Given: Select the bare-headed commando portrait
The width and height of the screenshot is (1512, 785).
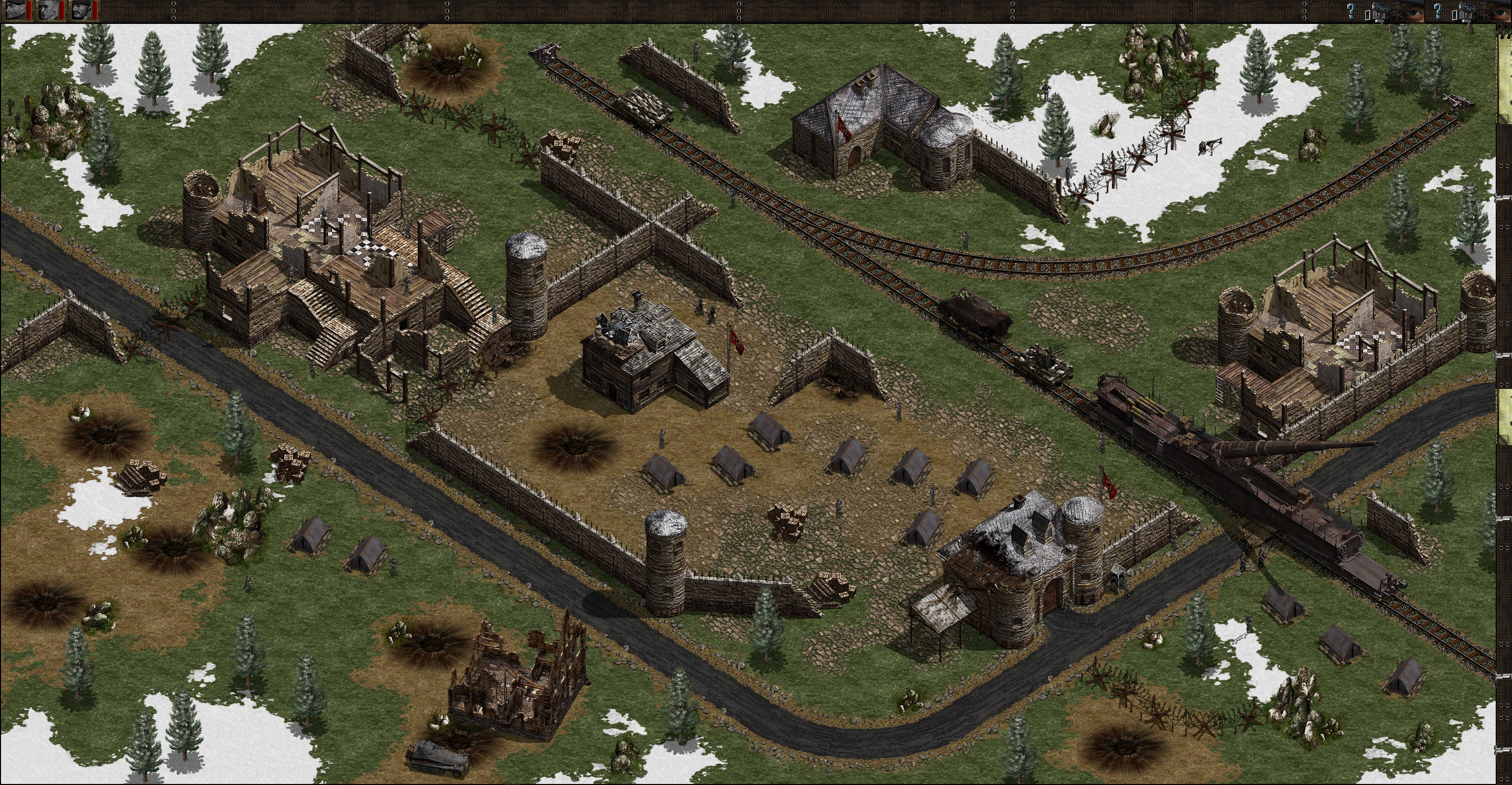Looking at the screenshot, I should pyautogui.click(x=49, y=10).
